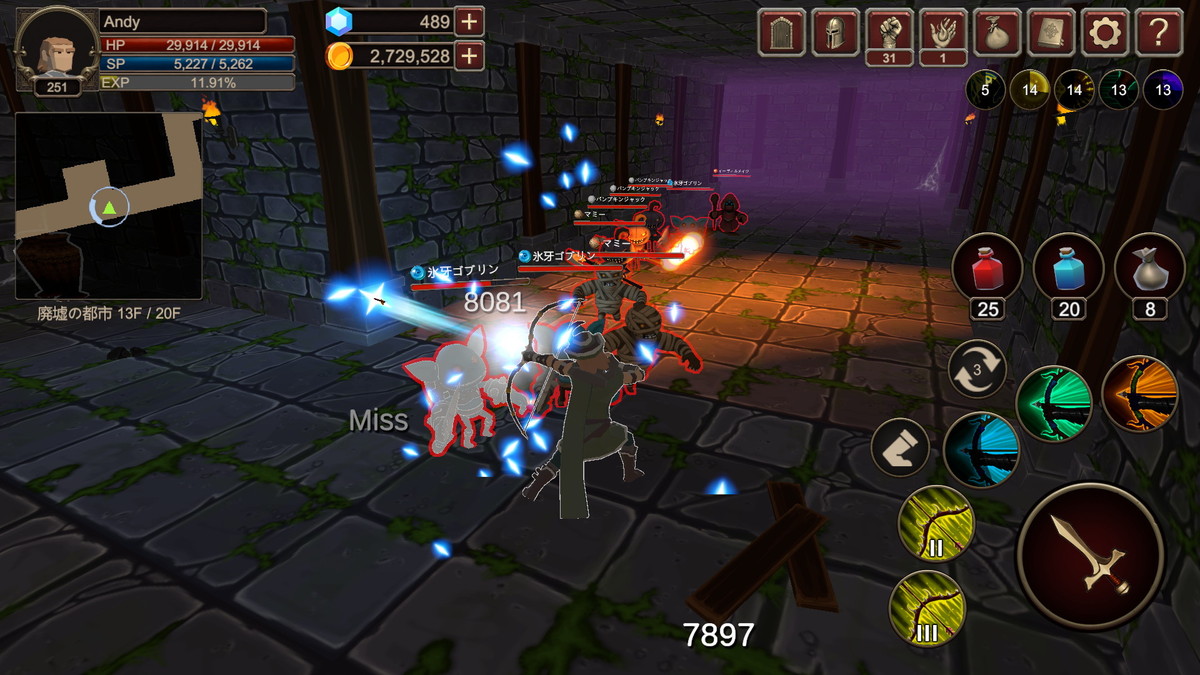Use the gray pouch consumable item
This screenshot has width=1200, height=675.
click(1149, 267)
